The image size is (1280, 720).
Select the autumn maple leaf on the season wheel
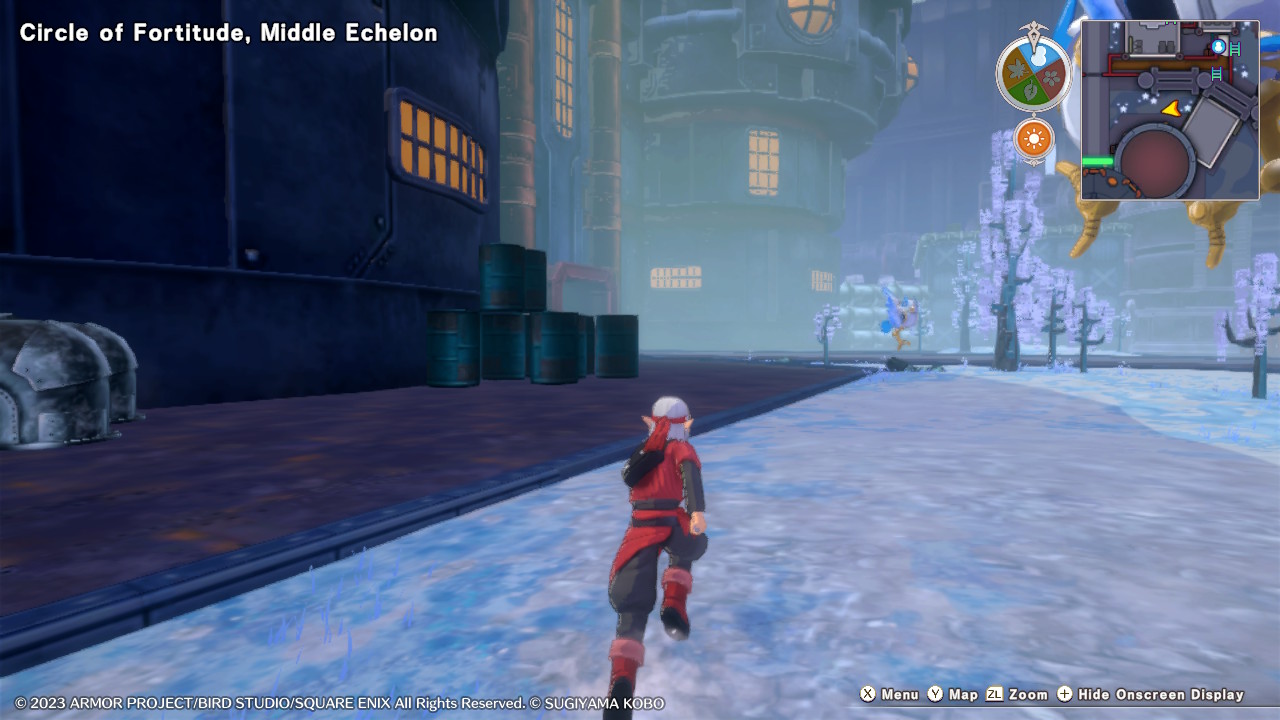pos(1015,71)
